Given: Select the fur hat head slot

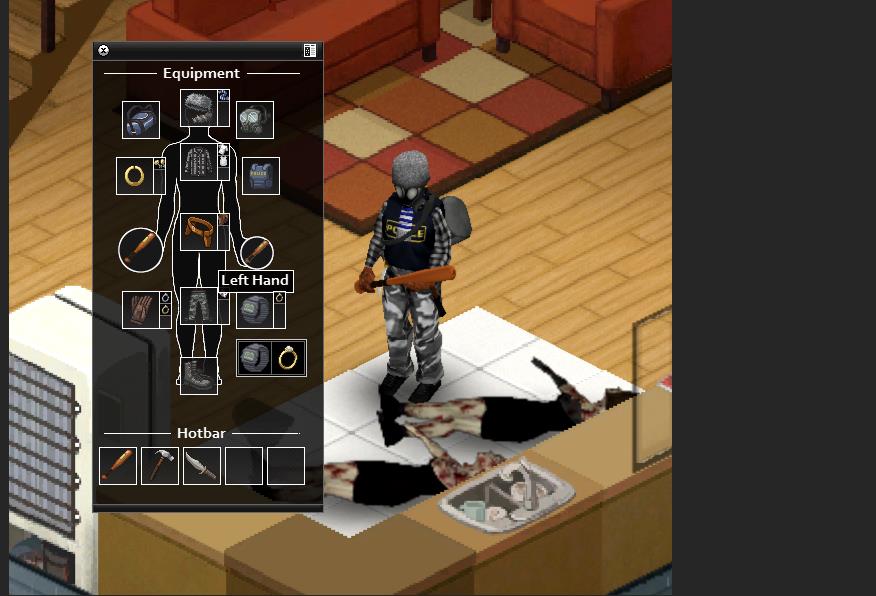Looking at the screenshot, I should pyautogui.click(x=198, y=108).
